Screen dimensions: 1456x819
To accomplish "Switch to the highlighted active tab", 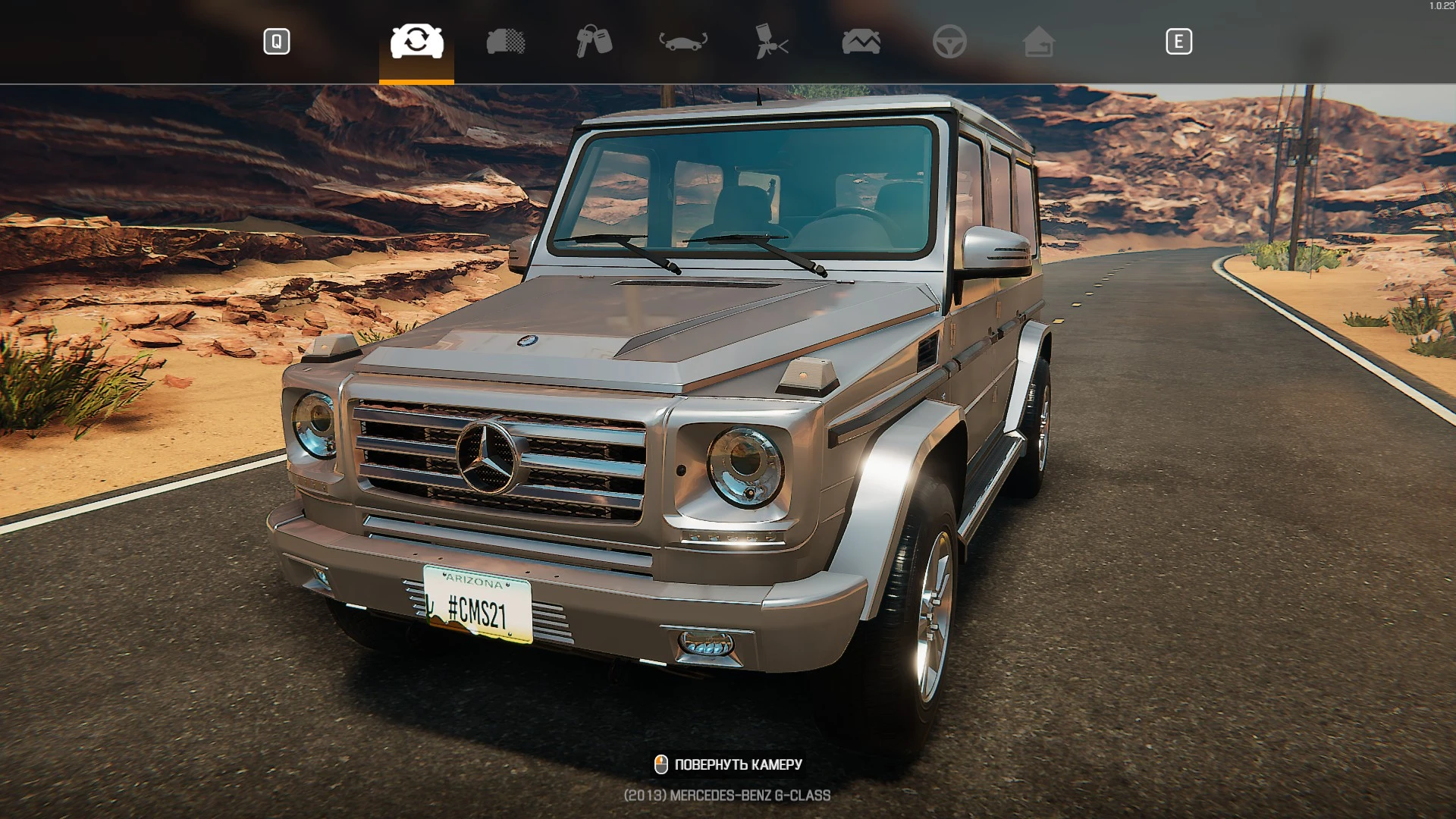I will pyautogui.click(x=415, y=42).
